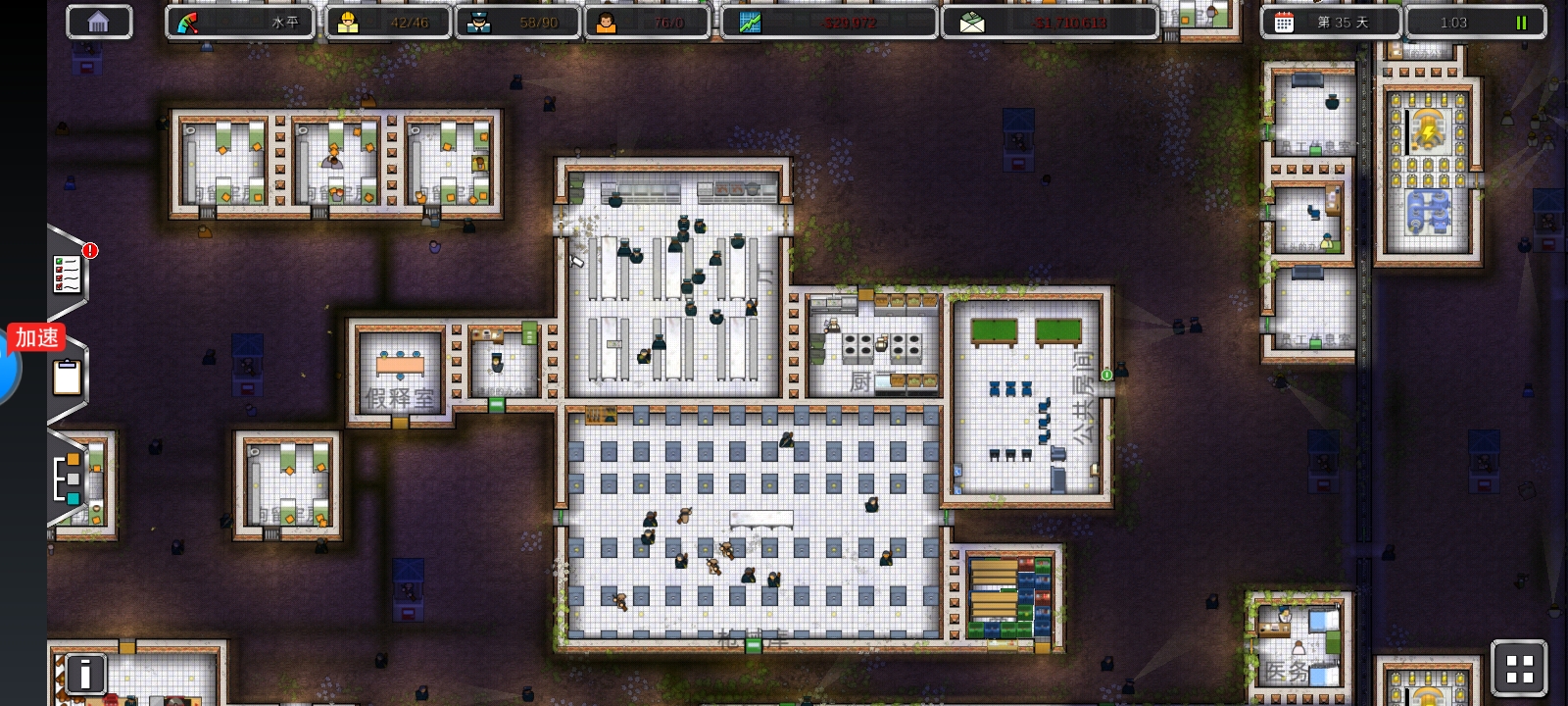The width and height of the screenshot is (1568, 706).
Task: Open the danger level gauge panel
Action: coord(240,23)
